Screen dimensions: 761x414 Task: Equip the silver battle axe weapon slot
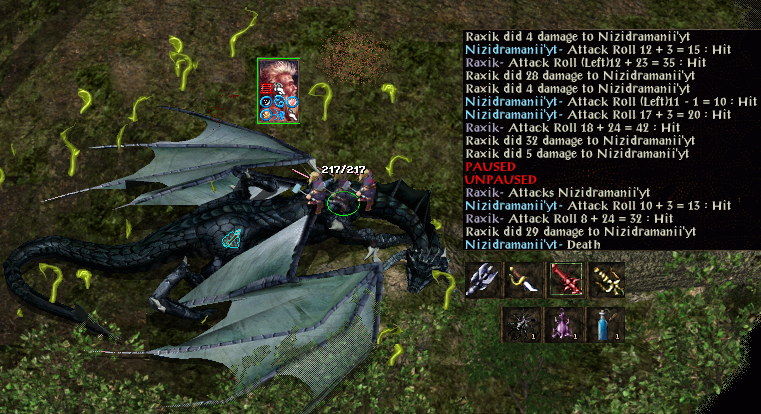483,280
